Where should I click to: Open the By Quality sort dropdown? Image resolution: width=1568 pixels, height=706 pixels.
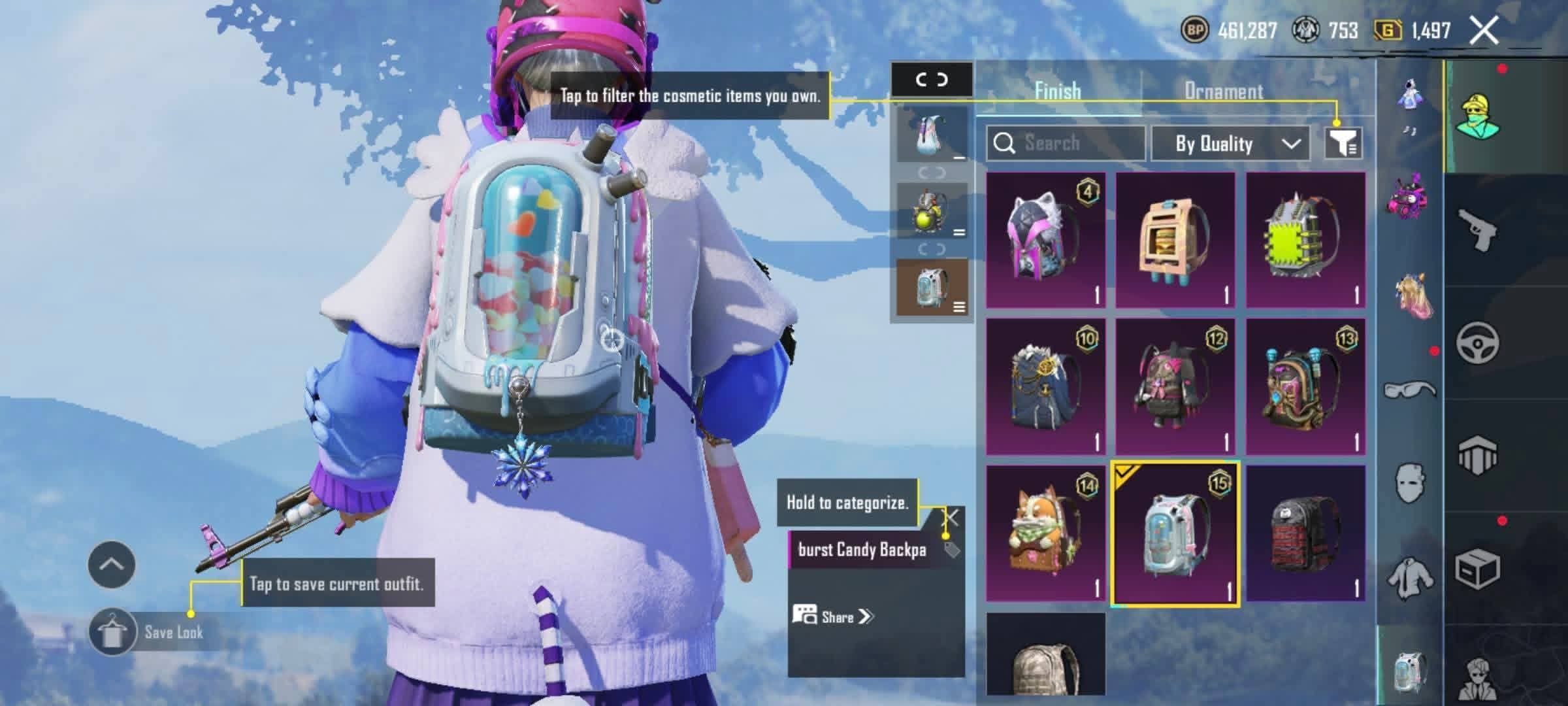[x=1230, y=144]
